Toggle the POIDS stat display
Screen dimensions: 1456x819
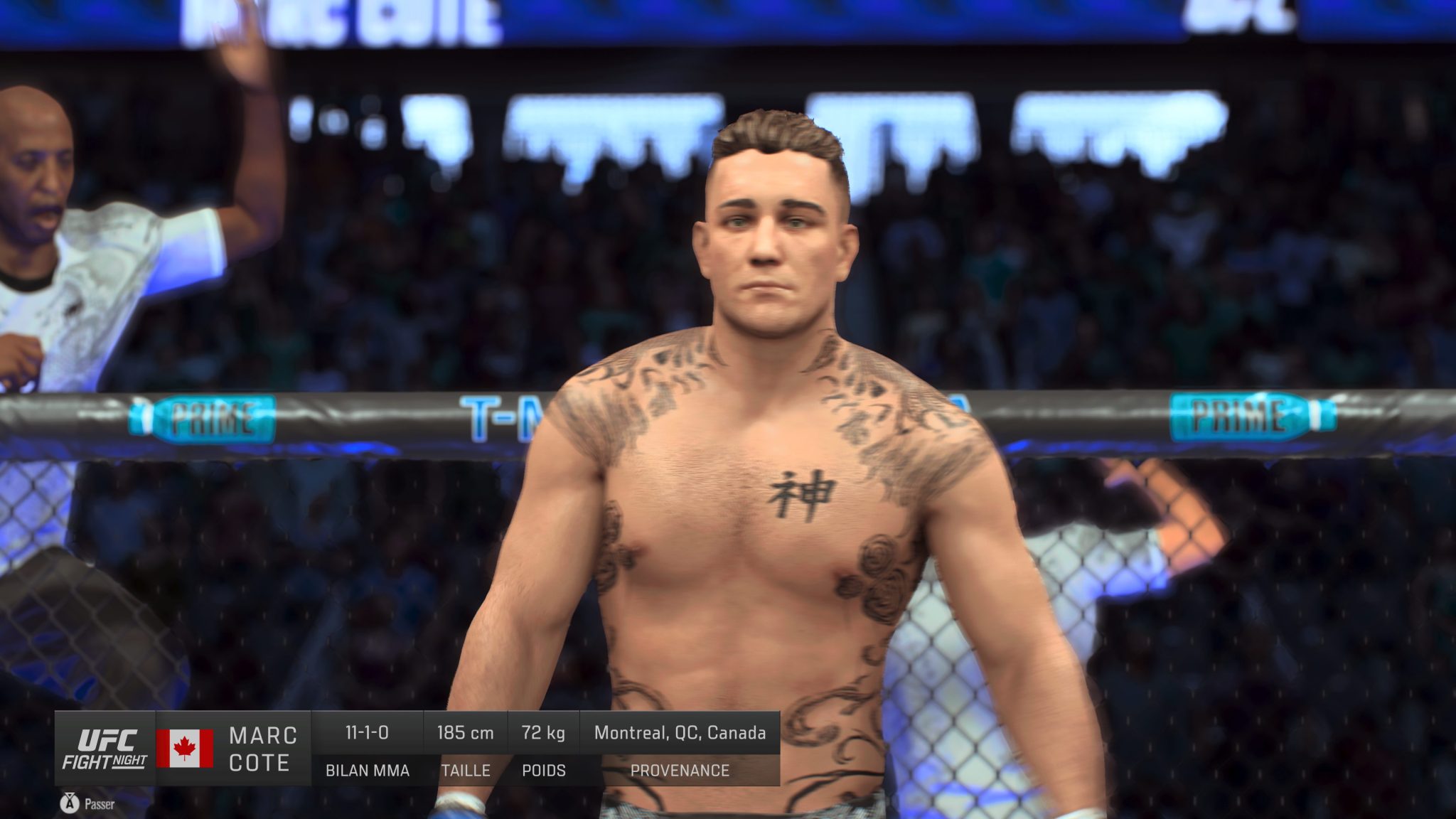544,770
